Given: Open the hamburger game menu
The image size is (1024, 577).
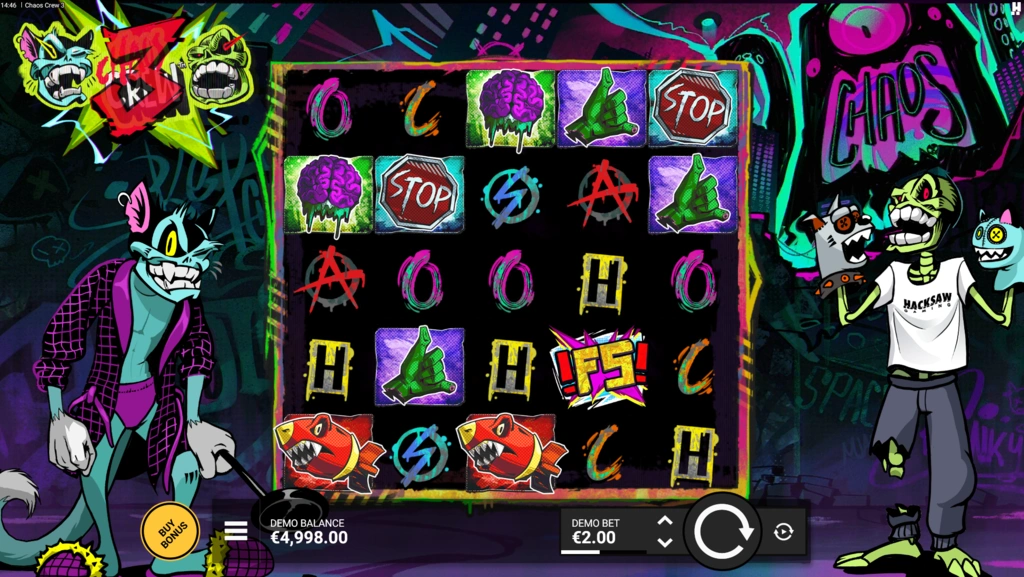Looking at the screenshot, I should pyautogui.click(x=236, y=530).
